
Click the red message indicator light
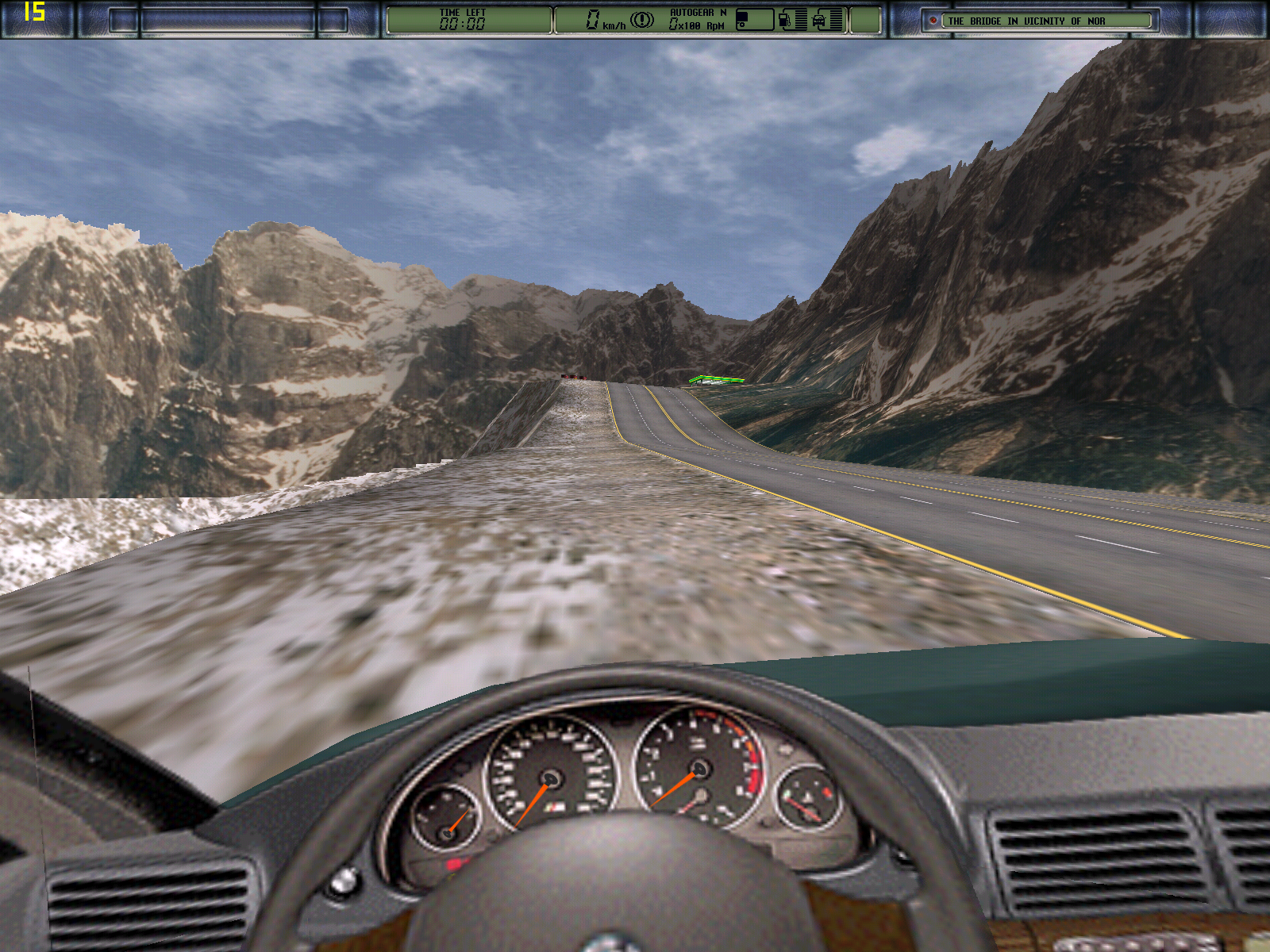click(x=933, y=21)
